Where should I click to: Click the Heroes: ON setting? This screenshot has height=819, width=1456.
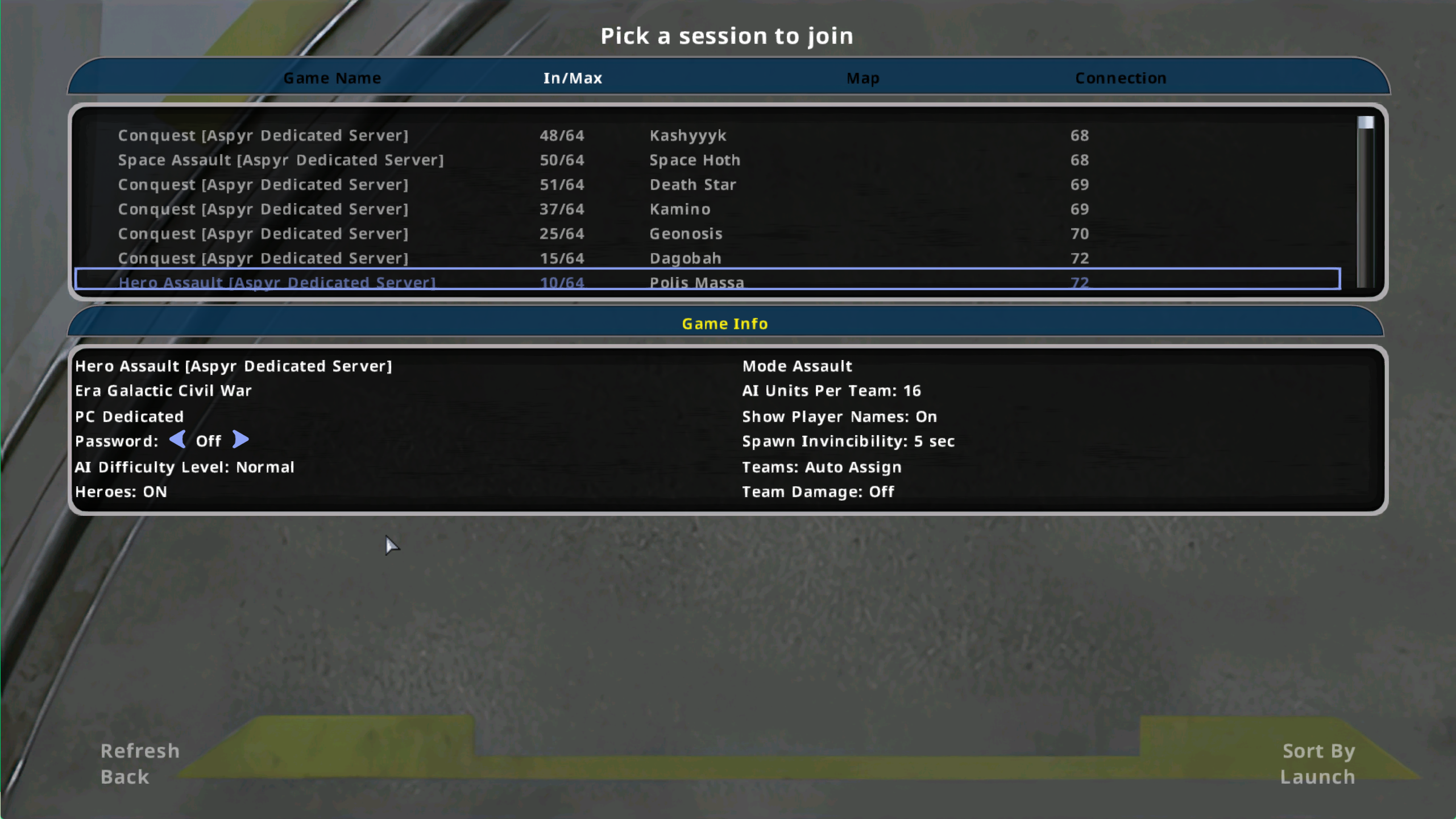tap(121, 491)
